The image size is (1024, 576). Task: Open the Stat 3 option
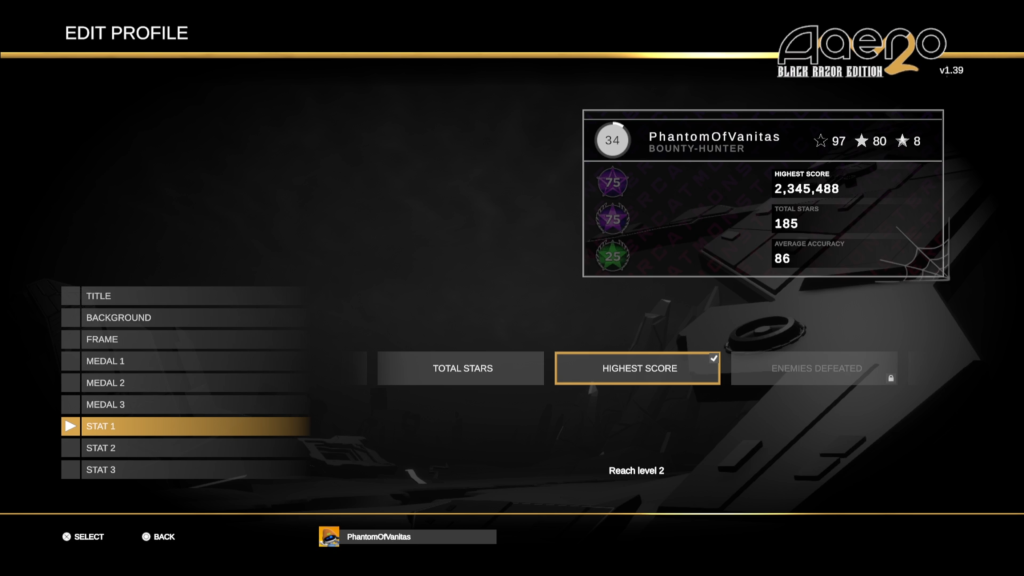[x=185, y=470]
